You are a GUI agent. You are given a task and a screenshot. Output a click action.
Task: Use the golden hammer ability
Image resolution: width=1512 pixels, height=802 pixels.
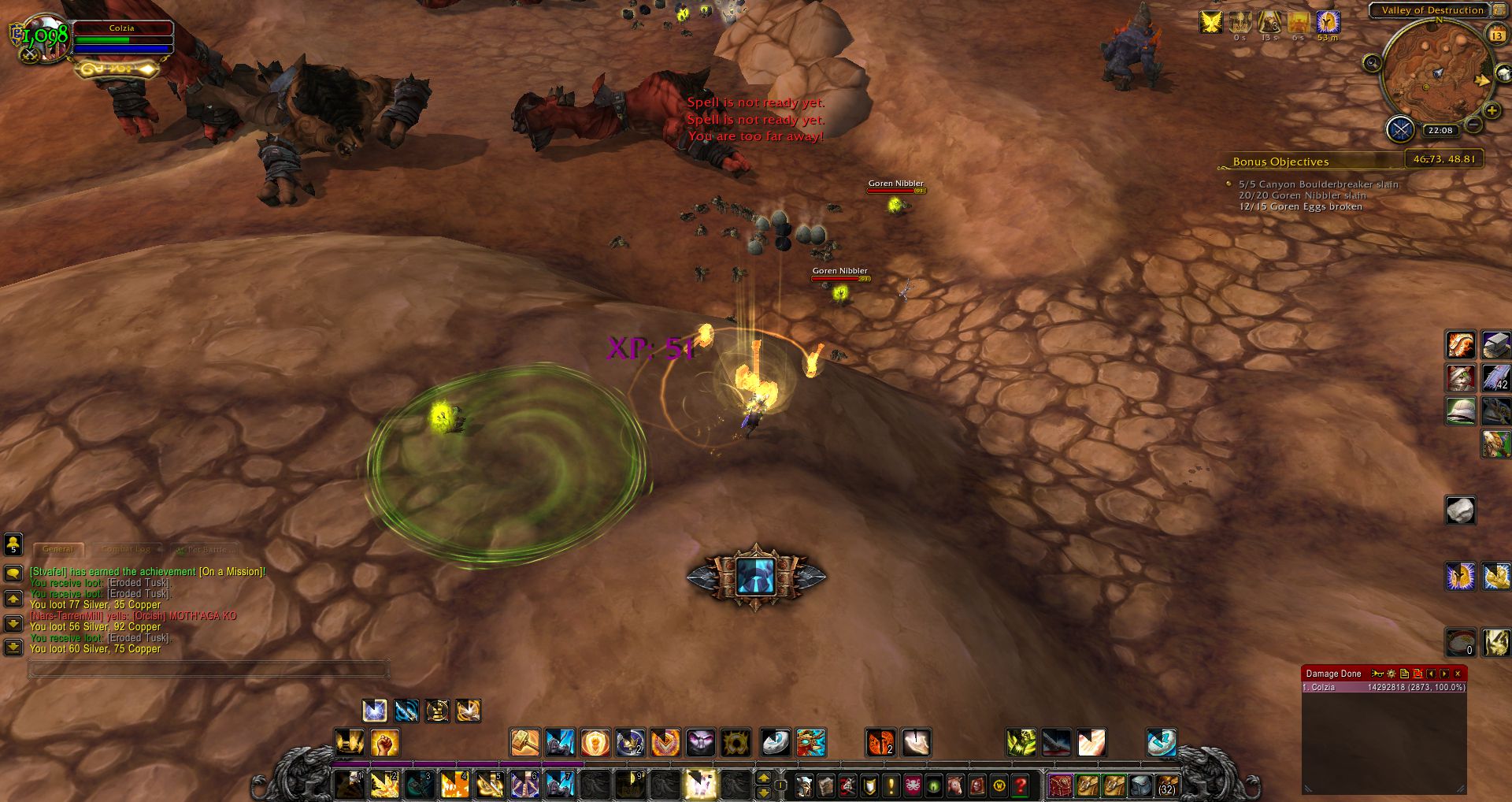[524, 742]
